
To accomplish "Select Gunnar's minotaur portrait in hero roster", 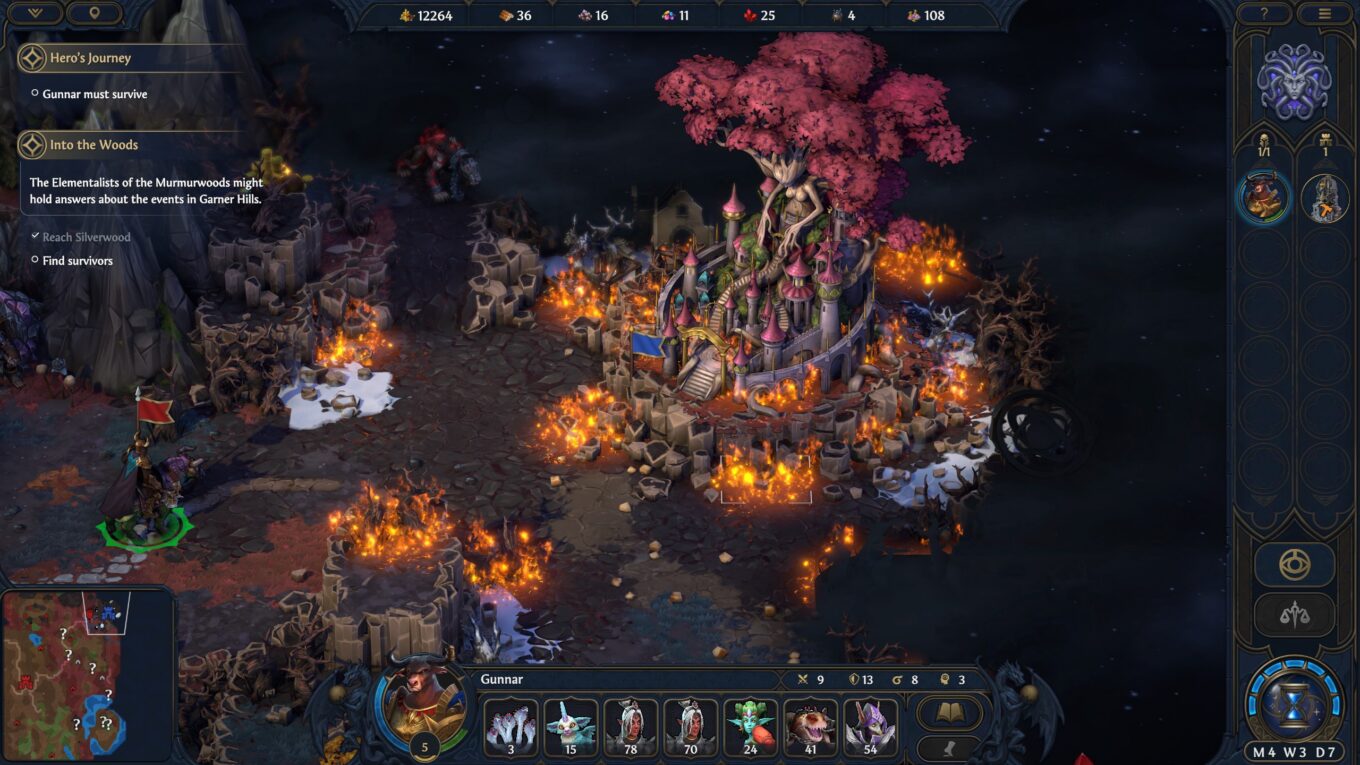I will [1263, 197].
